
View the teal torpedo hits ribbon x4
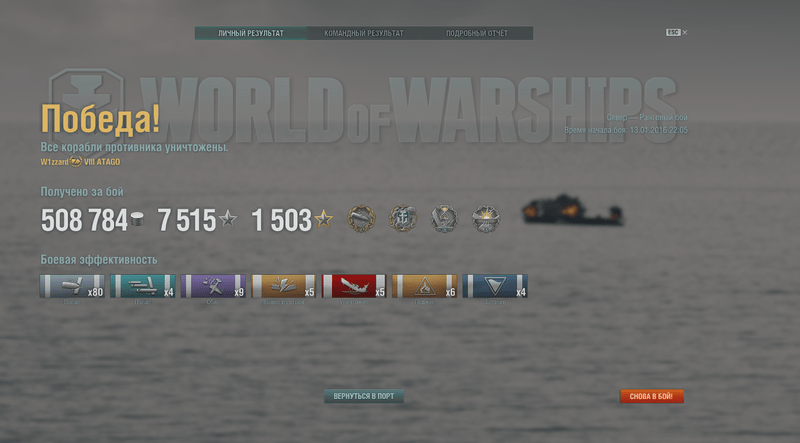click(x=143, y=287)
